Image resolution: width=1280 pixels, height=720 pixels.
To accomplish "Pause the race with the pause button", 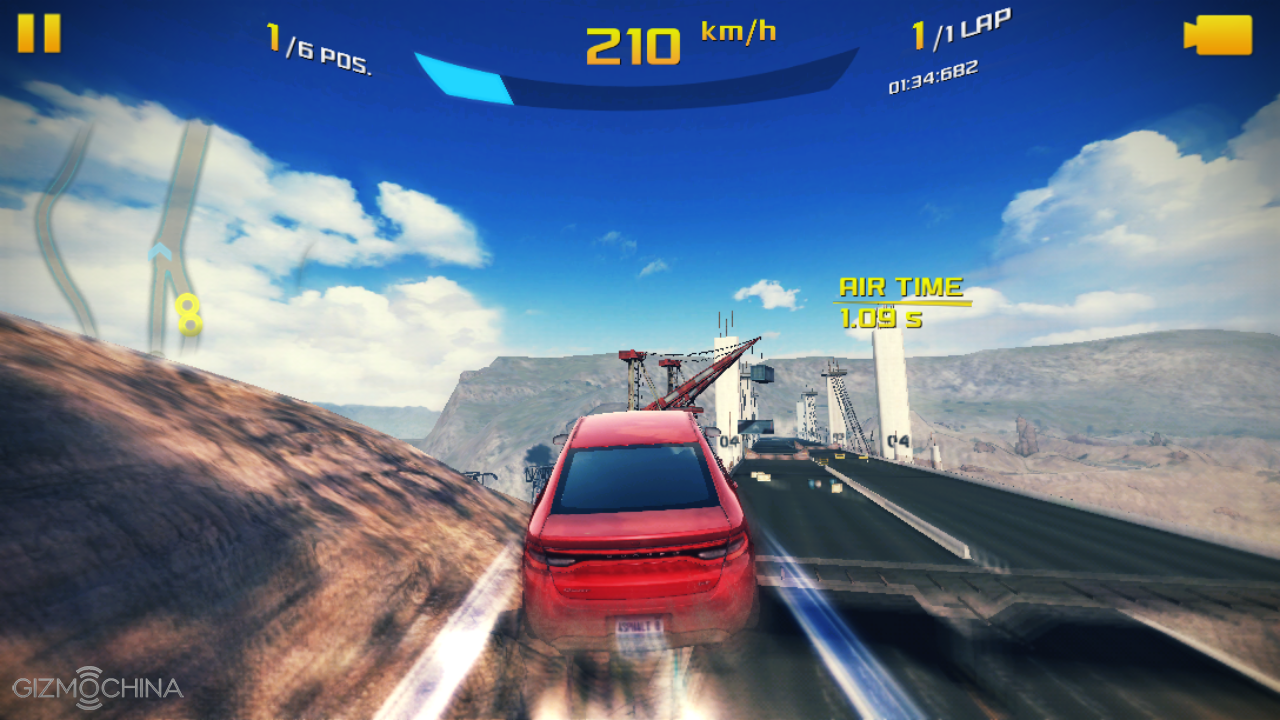I will pos(39,33).
